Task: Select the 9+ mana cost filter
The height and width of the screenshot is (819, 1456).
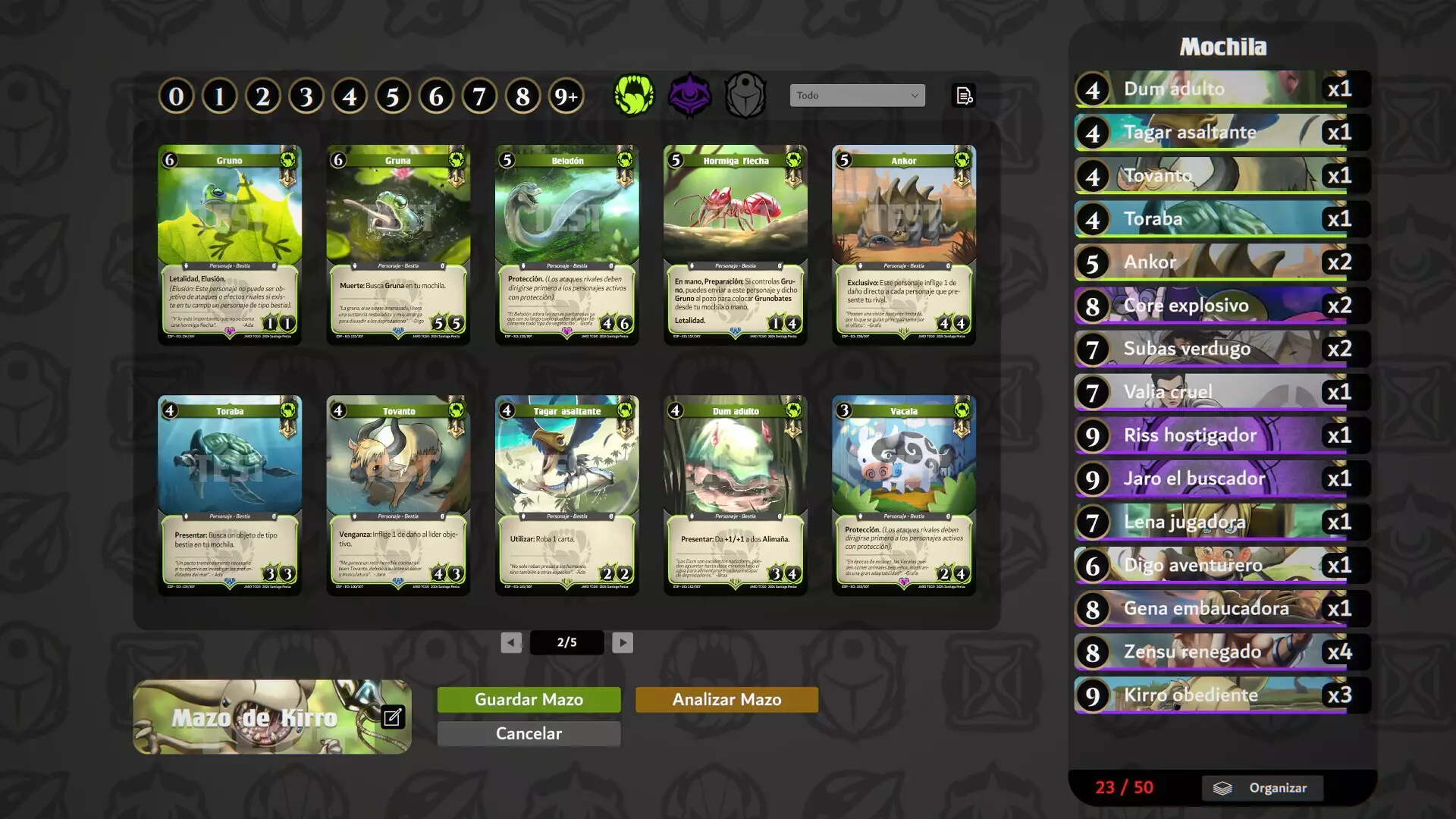Action: [x=566, y=94]
